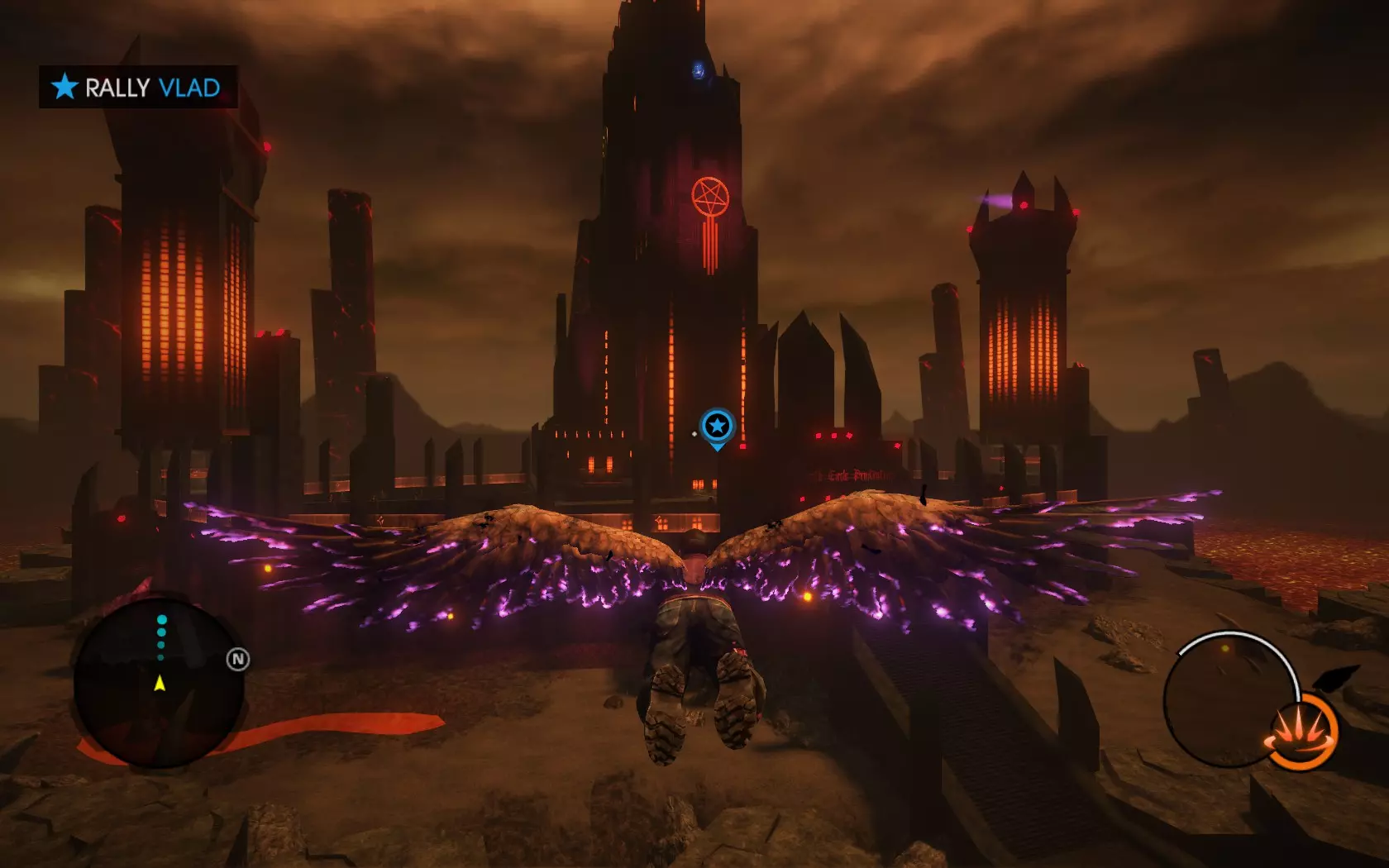Image resolution: width=1389 pixels, height=868 pixels.
Task: Click the blue star objective waypoint marker
Action: coord(717,427)
